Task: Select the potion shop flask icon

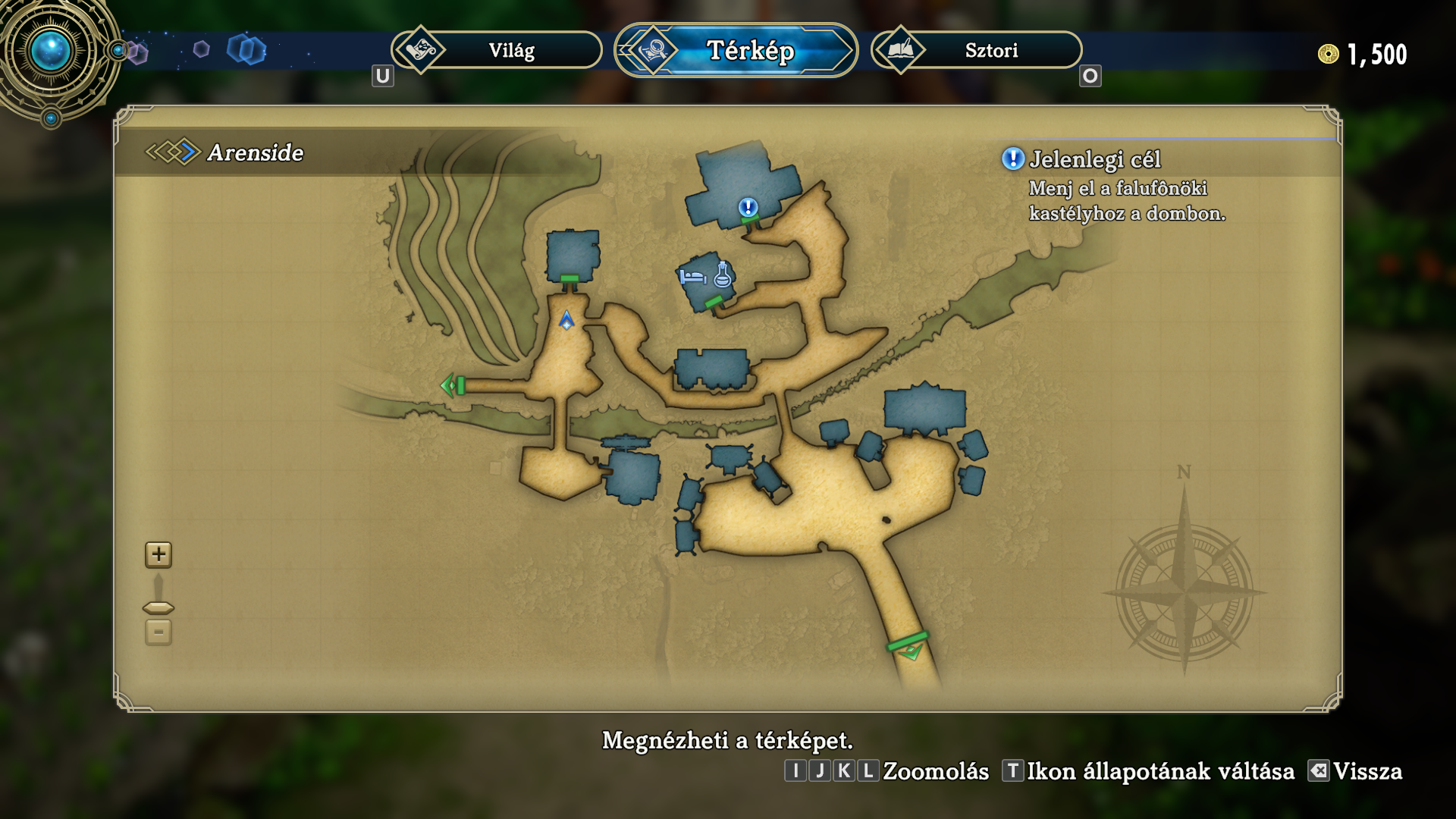Action: point(723,274)
